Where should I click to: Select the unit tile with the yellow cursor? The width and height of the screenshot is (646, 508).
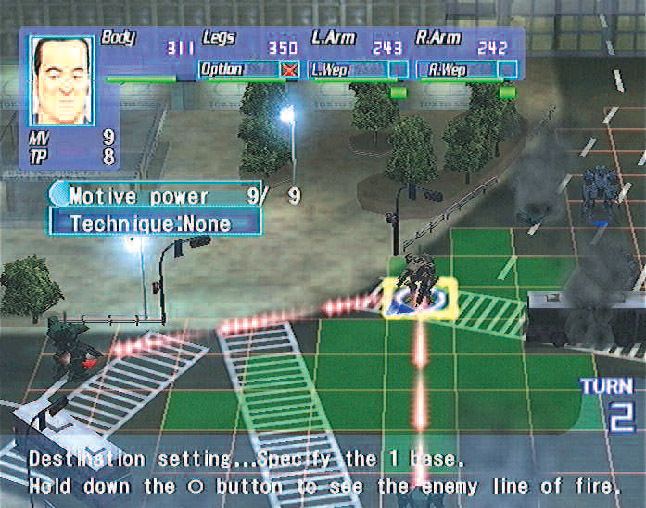tap(419, 297)
